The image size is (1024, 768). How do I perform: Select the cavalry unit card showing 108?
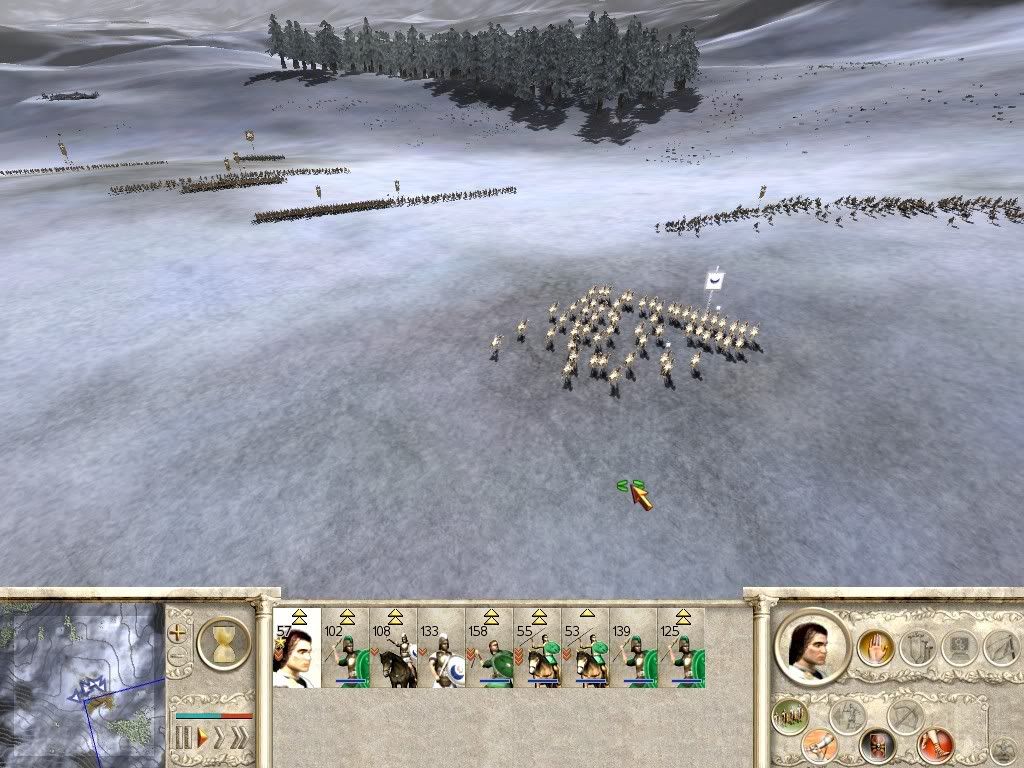393,648
